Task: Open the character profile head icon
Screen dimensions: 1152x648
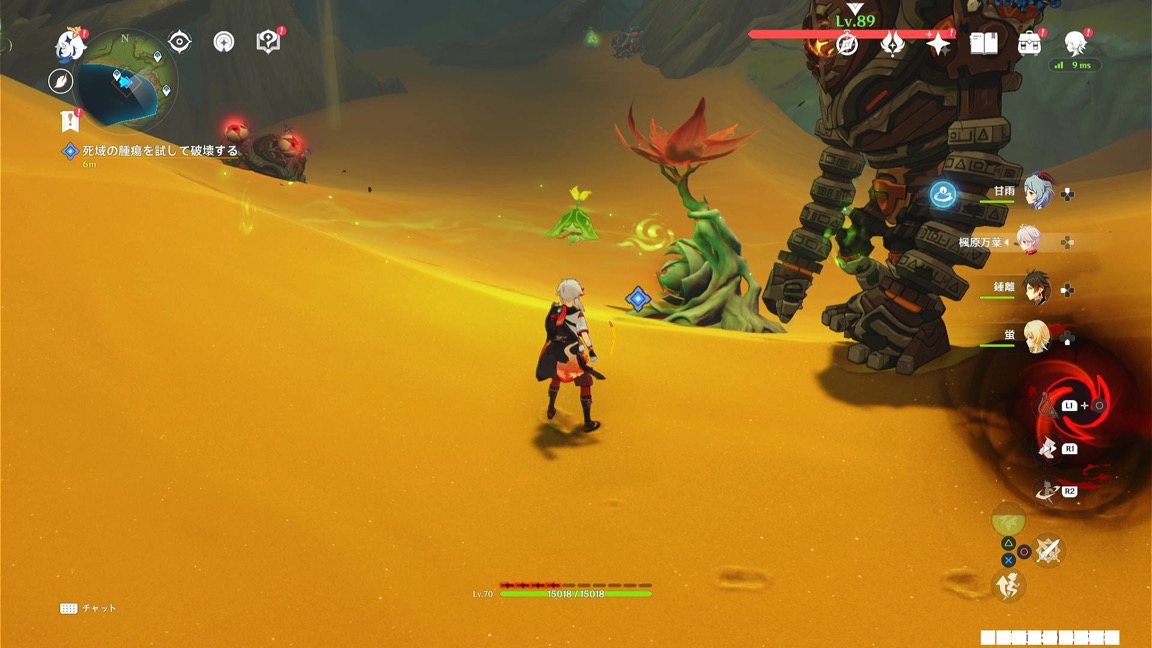Action: coord(1075,44)
